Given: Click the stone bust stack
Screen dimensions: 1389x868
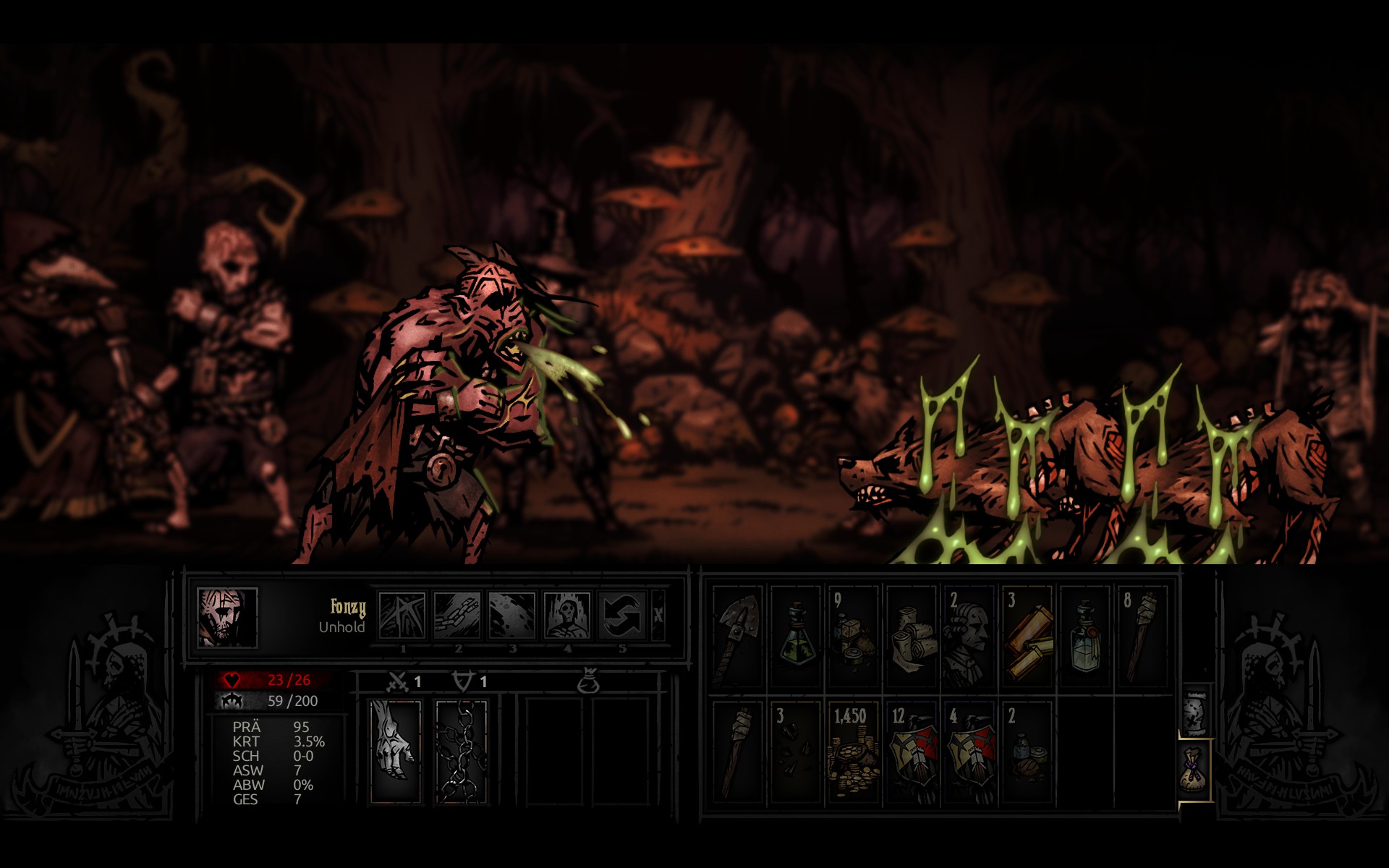Looking at the screenshot, I should [969, 637].
